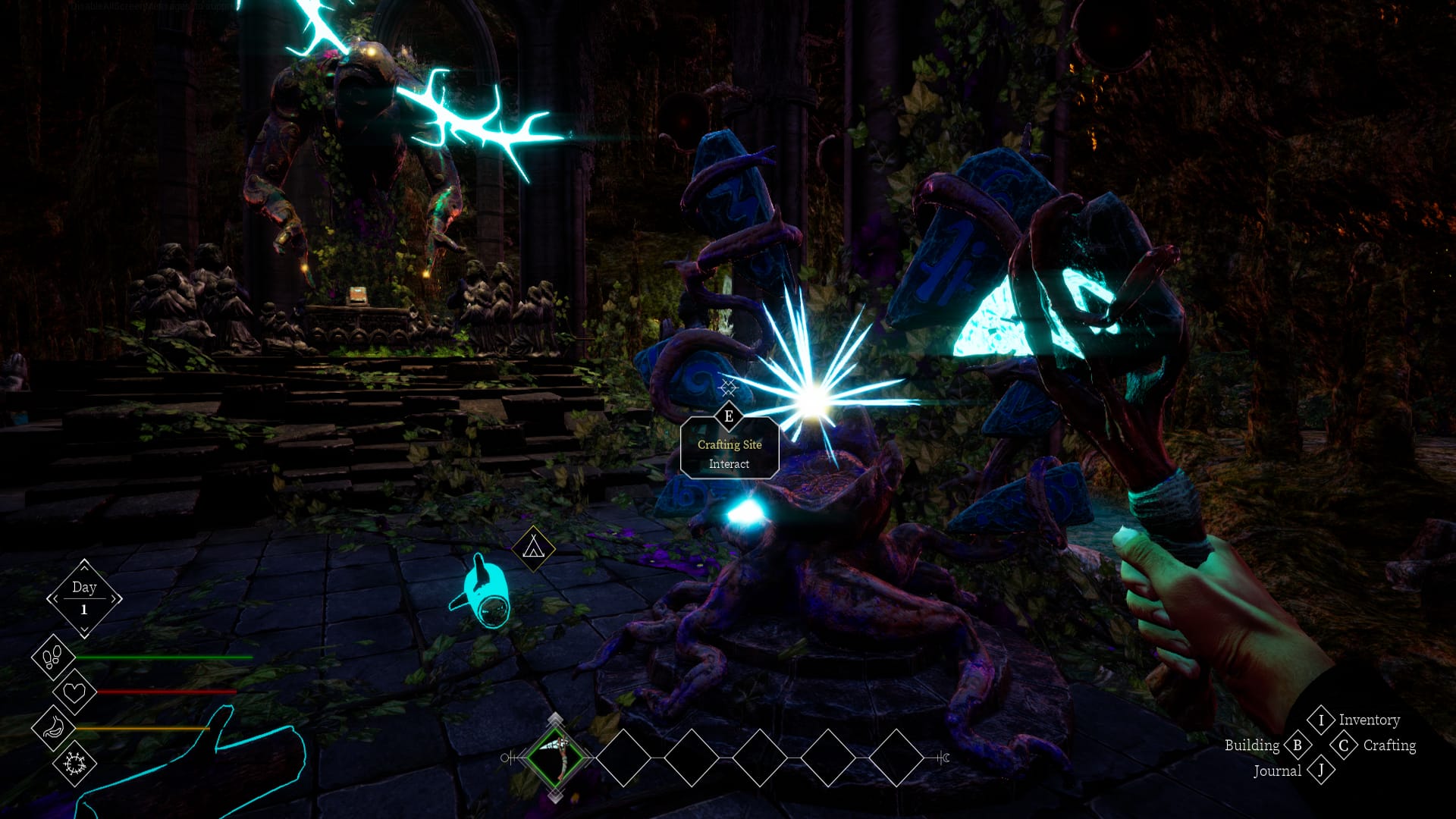Viewport: 1456px width, 819px height.
Task: Click the footprints stamina icon
Action: 53,657
